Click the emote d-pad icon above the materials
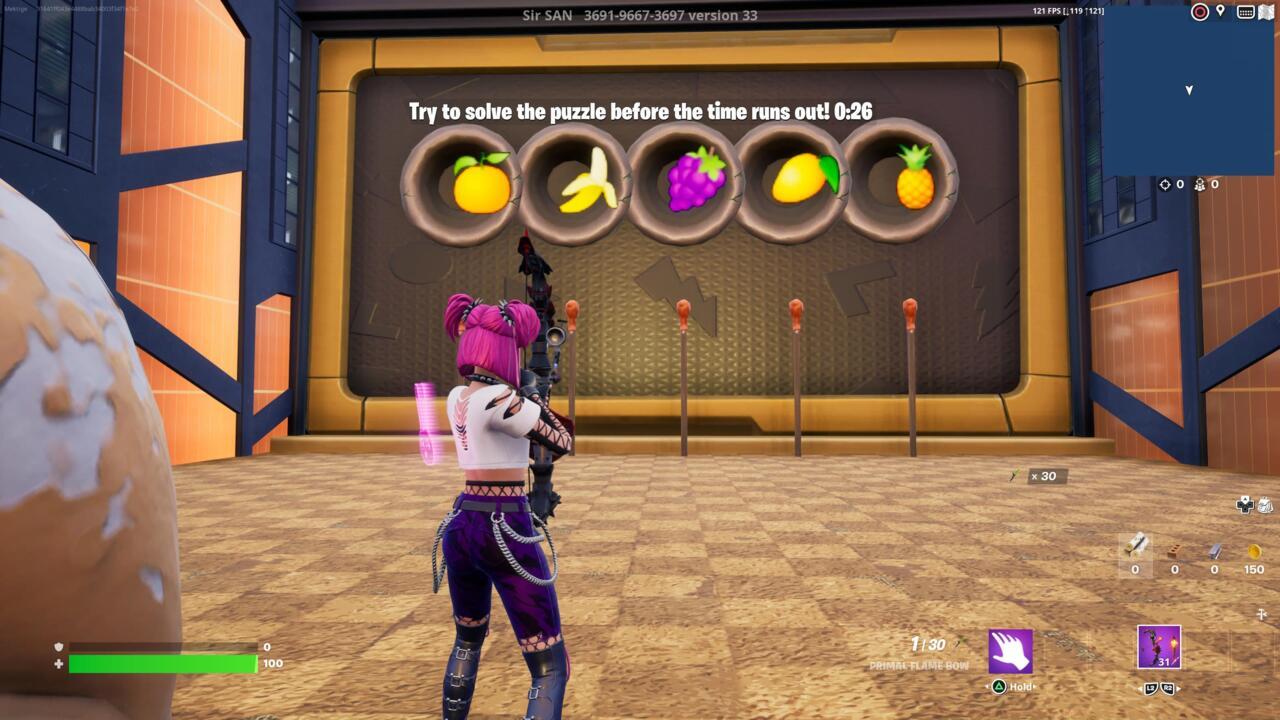Viewport: 1280px width, 720px height. point(1244,504)
